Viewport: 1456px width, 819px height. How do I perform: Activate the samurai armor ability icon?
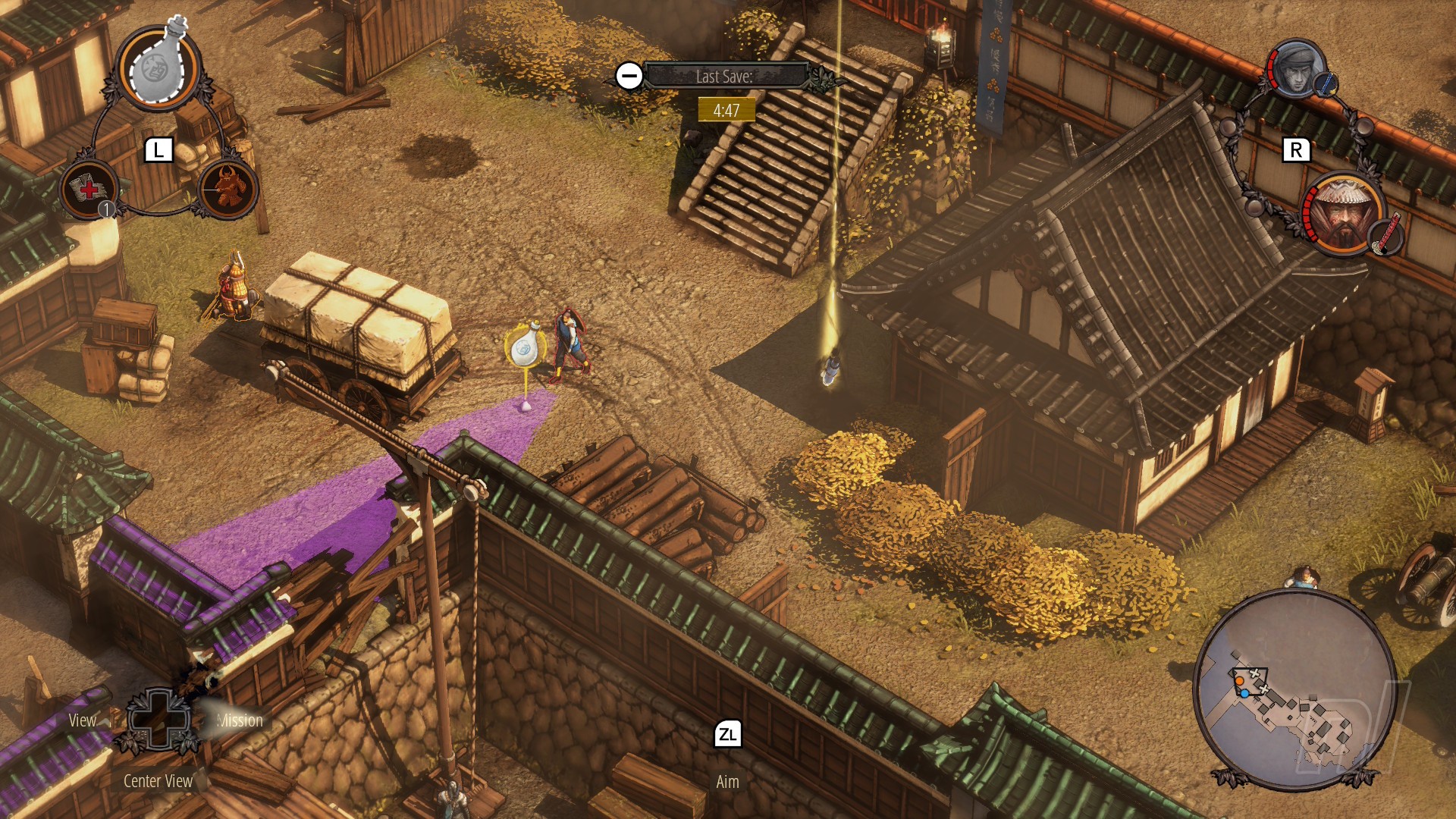[x=228, y=188]
